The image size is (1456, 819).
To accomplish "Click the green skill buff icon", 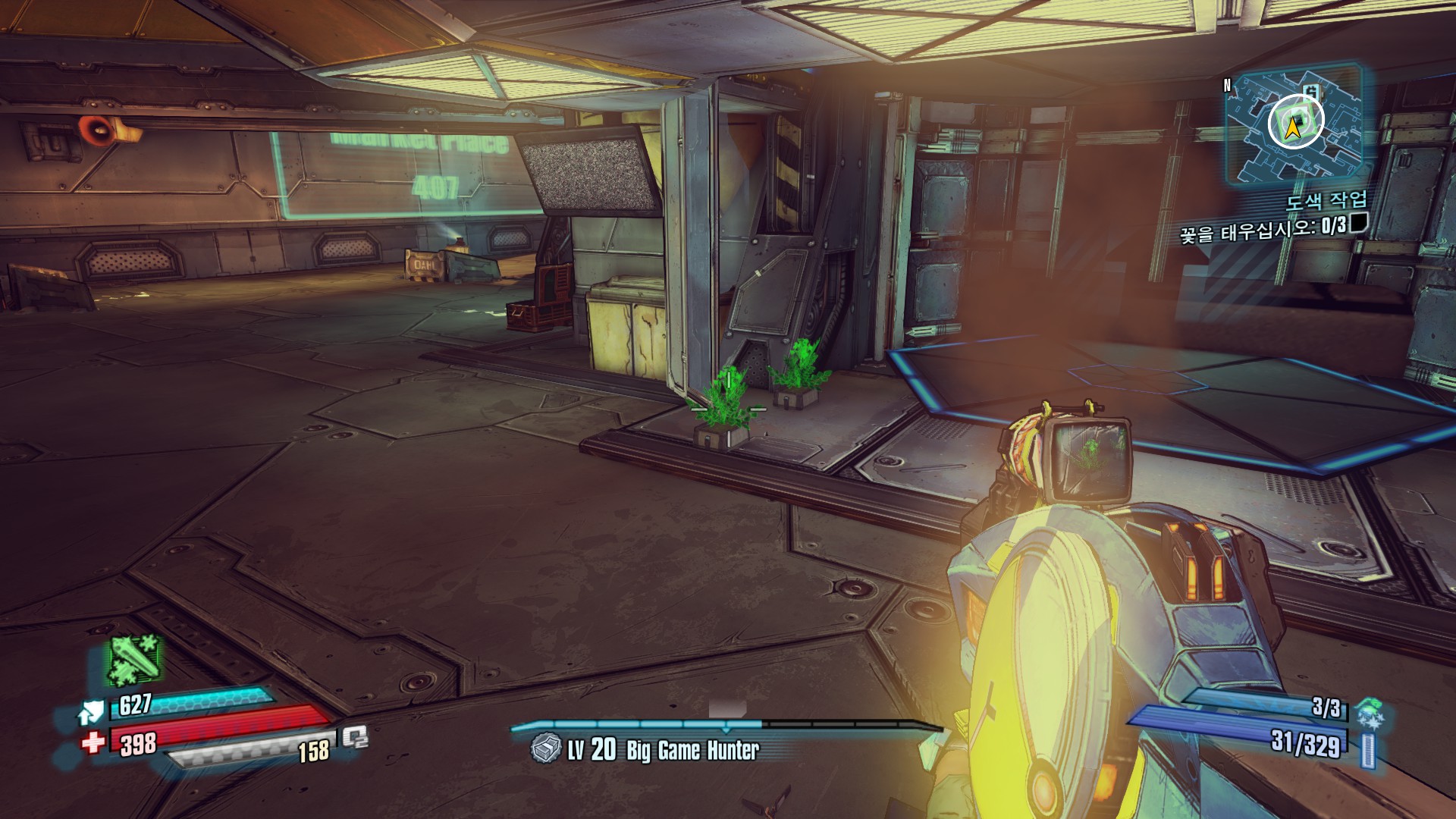I will (x=134, y=659).
